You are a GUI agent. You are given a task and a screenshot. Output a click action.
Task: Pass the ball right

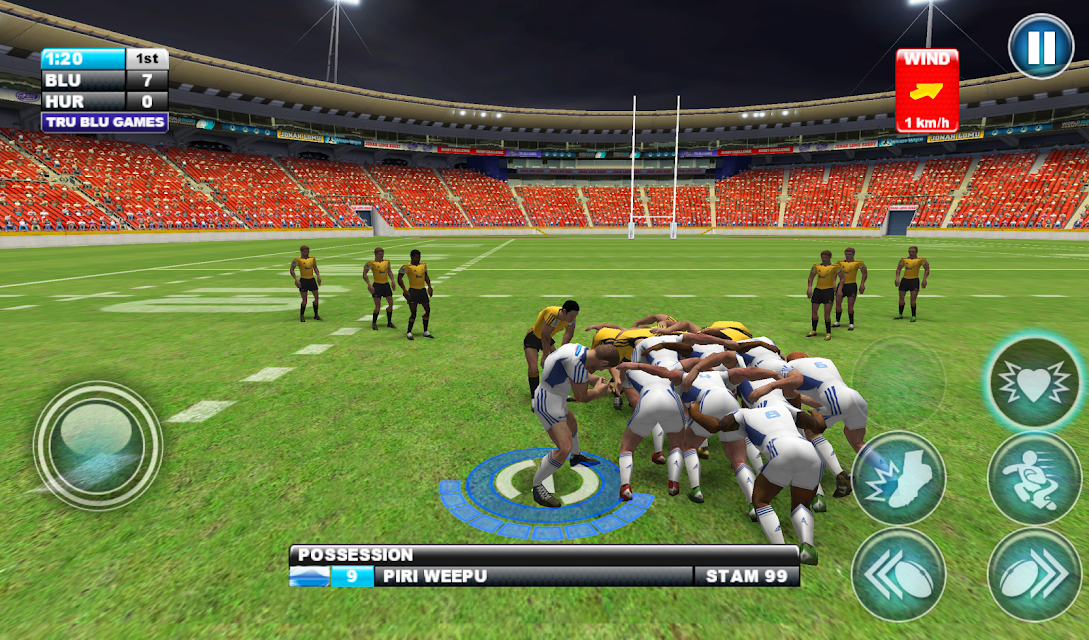coord(1034,575)
